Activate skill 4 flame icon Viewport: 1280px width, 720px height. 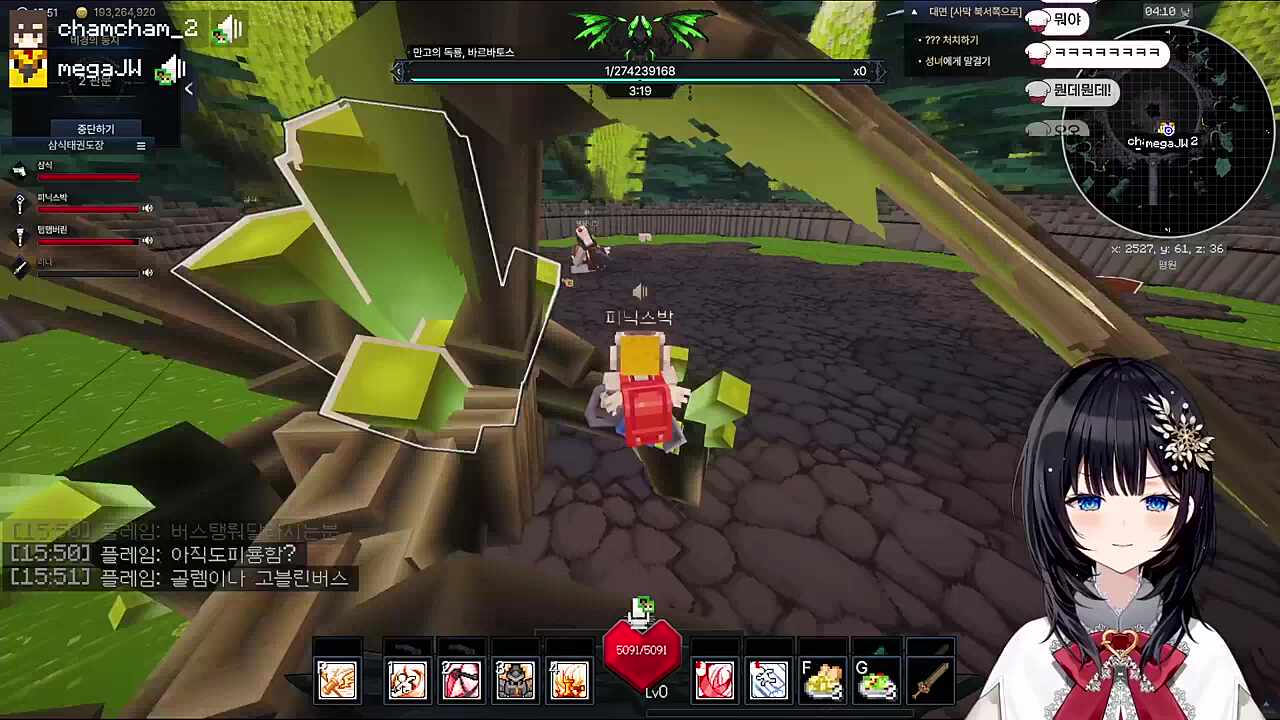coord(569,680)
